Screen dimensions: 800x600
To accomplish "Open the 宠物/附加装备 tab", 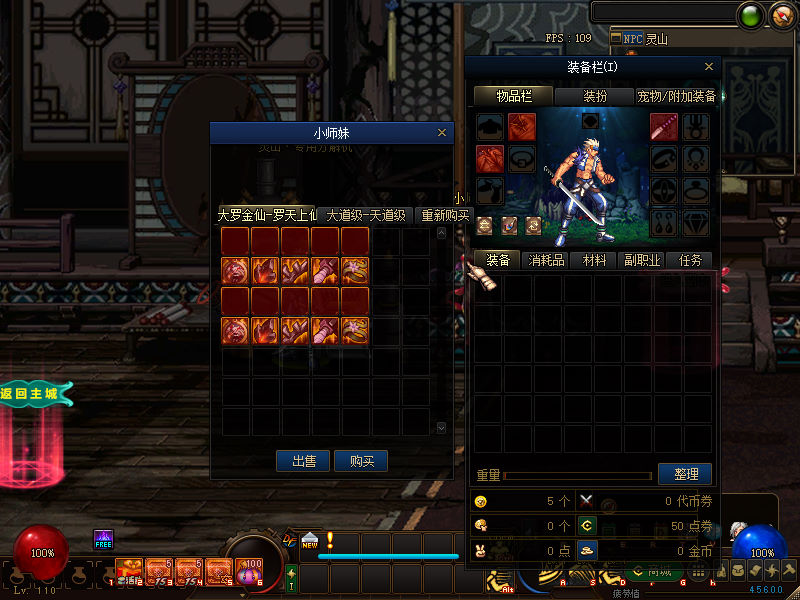I will pos(676,96).
